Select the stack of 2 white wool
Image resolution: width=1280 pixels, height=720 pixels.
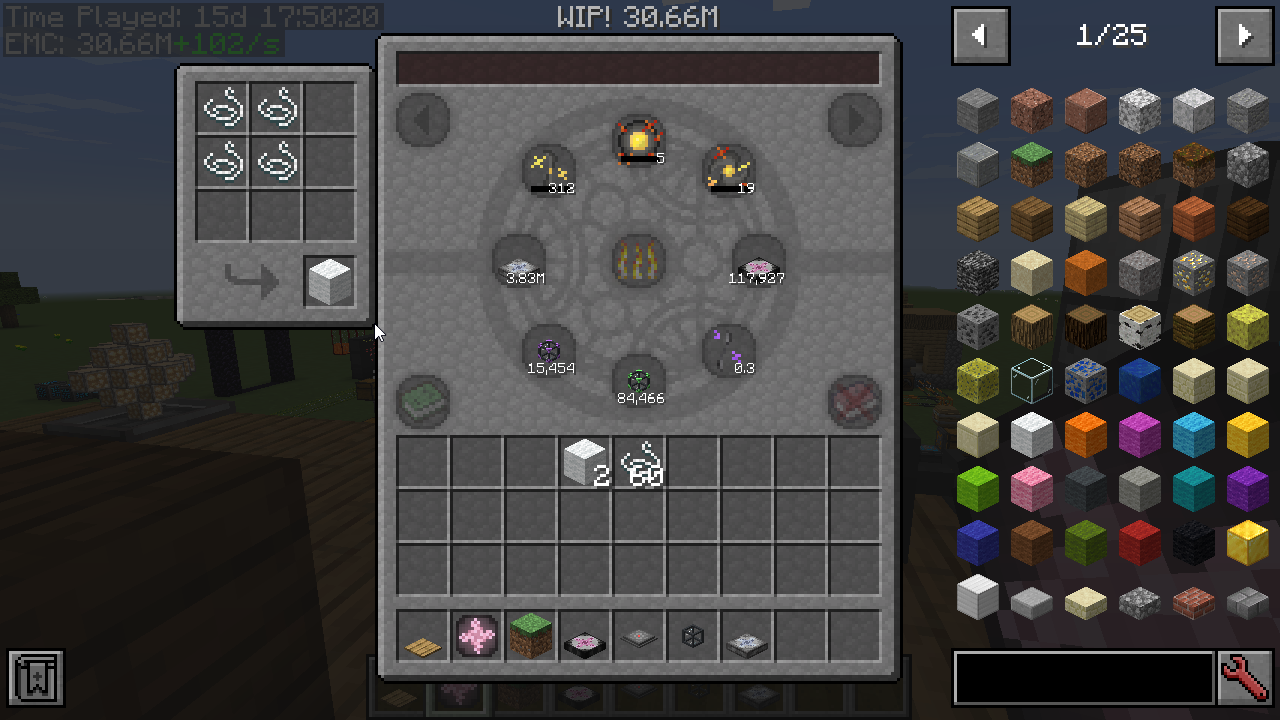(585, 462)
